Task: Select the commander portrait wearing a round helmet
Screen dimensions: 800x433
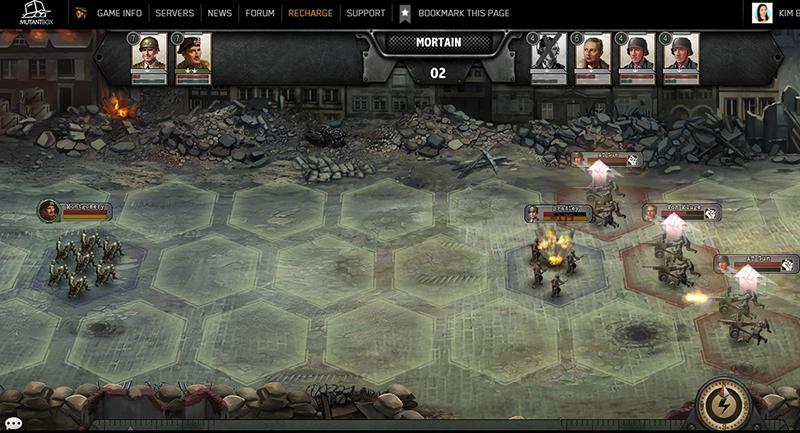Action: (x=149, y=54)
